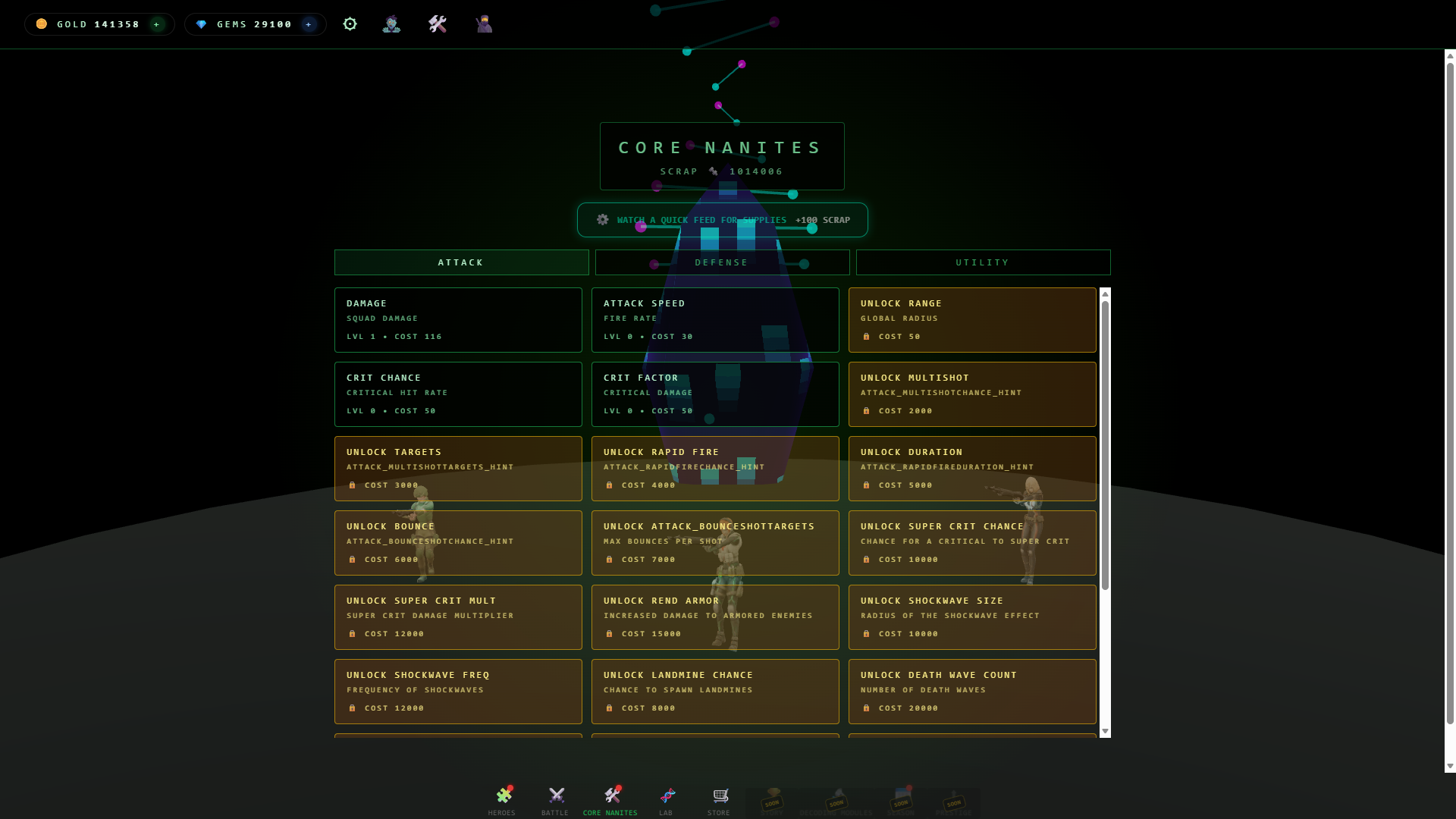Switch to the UTILITY tab
Viewport: 1456px width, 819px height.
click(982, 262)
